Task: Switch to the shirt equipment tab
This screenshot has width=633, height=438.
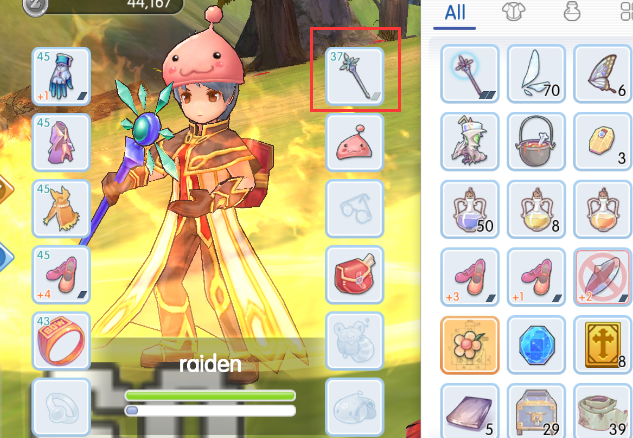Action: tap(513, 13)
